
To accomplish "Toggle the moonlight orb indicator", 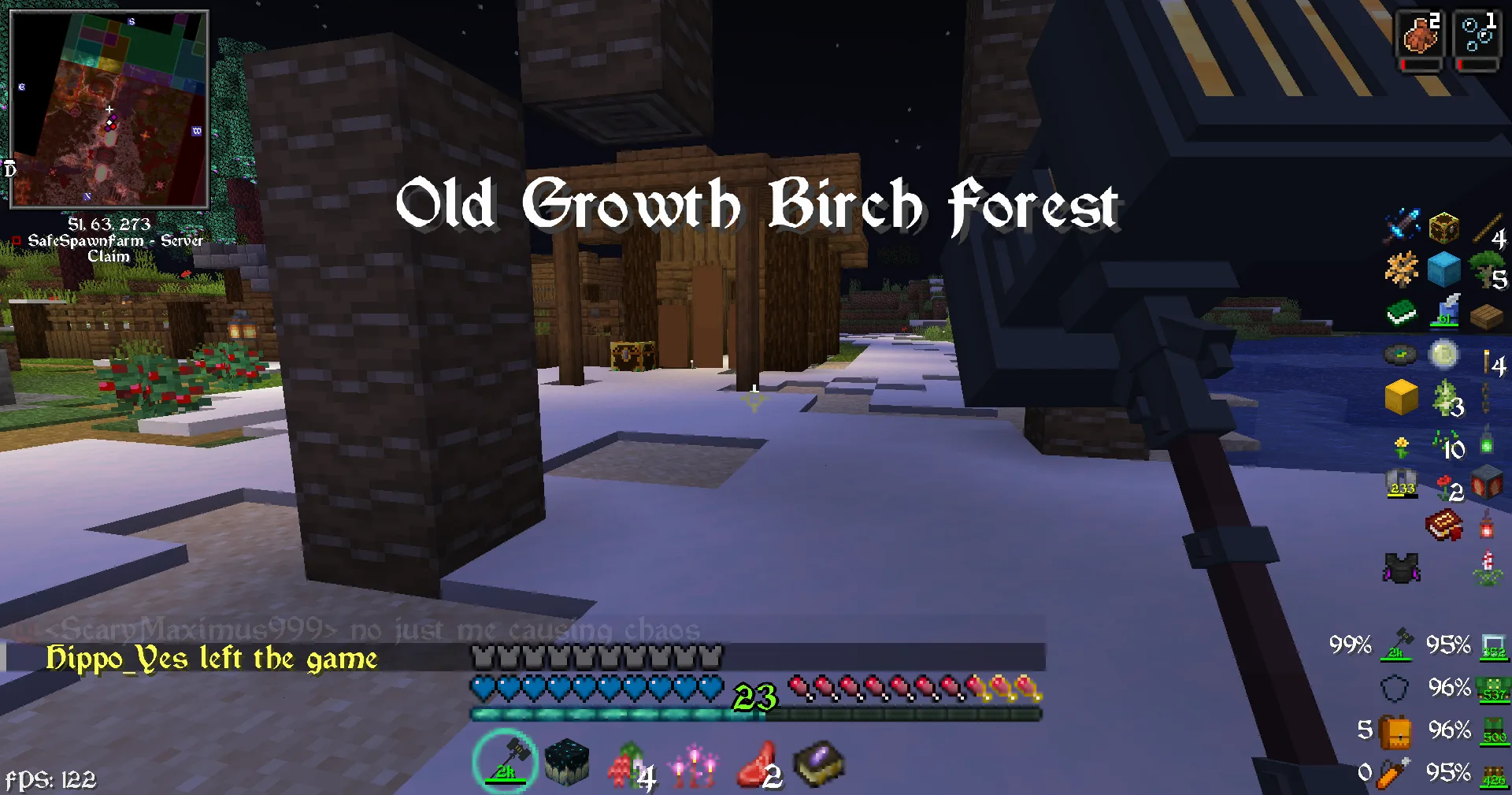I will pyautogui.click(x=1443, y=355).
